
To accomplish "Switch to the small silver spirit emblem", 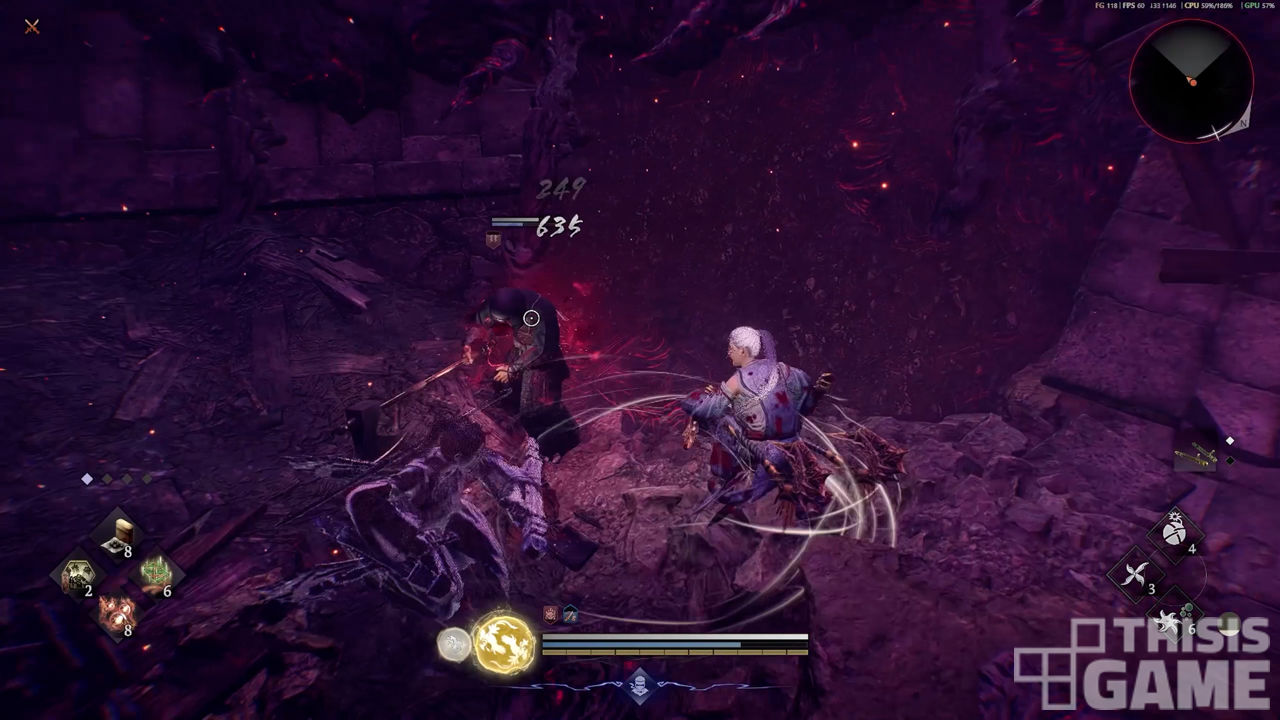I will (x=454, y=645).
